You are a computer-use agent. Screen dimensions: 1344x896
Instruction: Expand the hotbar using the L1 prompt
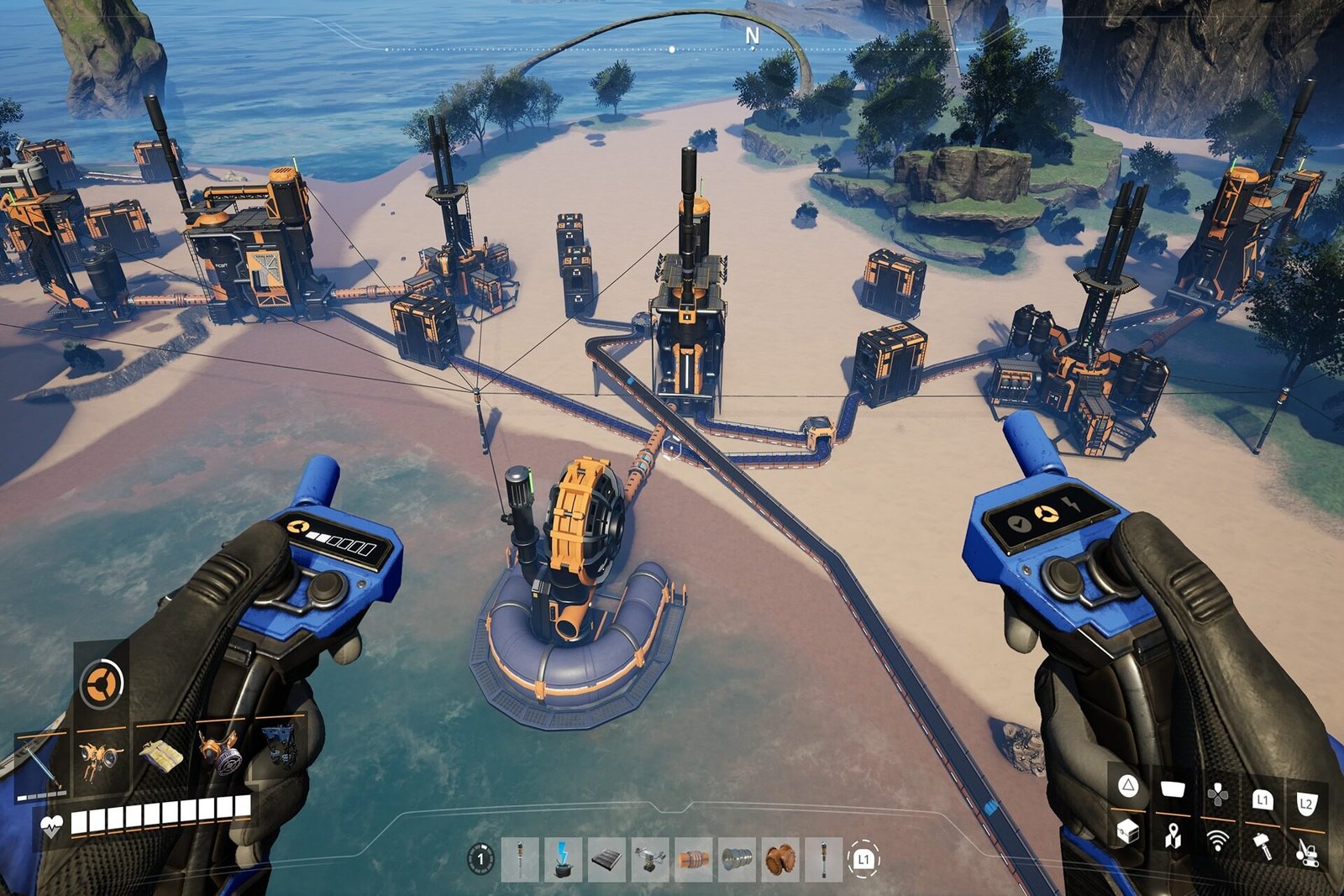(x=864, y=858)
